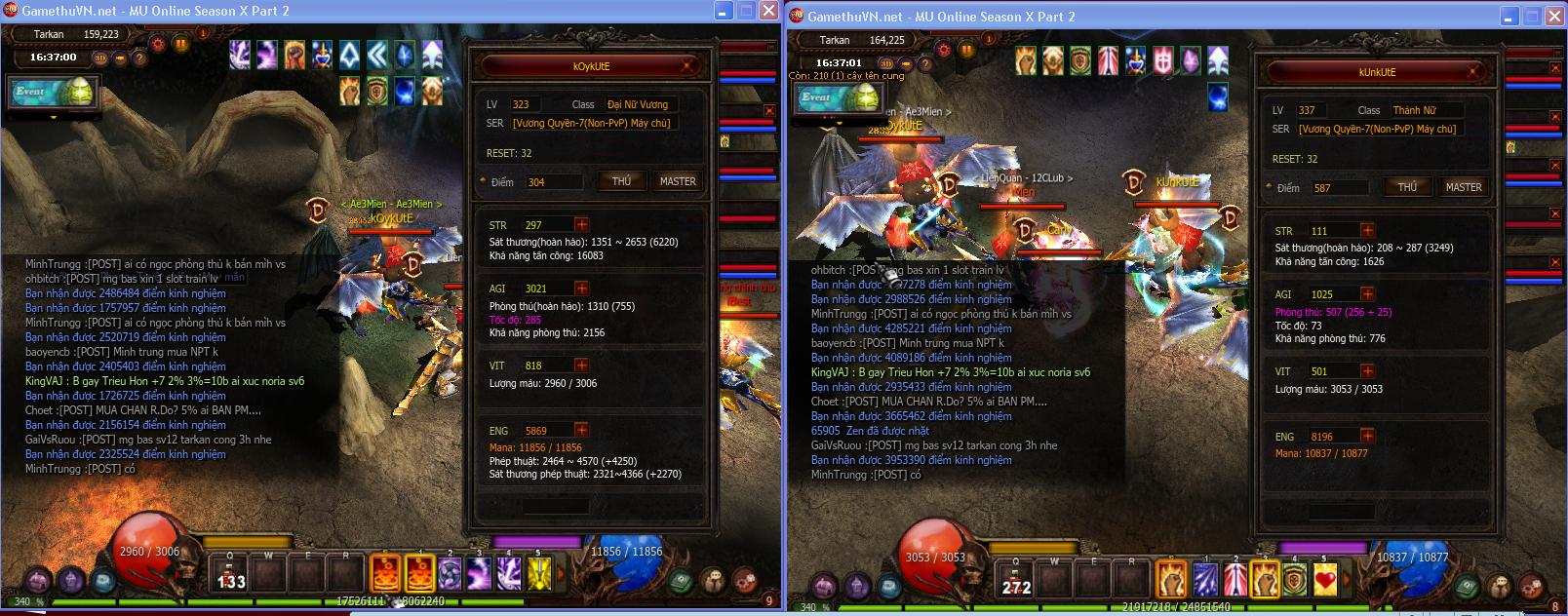Increase the AGI 3021 stat
Viewport: 1568px width, 616px height.
tap(582, 289)
